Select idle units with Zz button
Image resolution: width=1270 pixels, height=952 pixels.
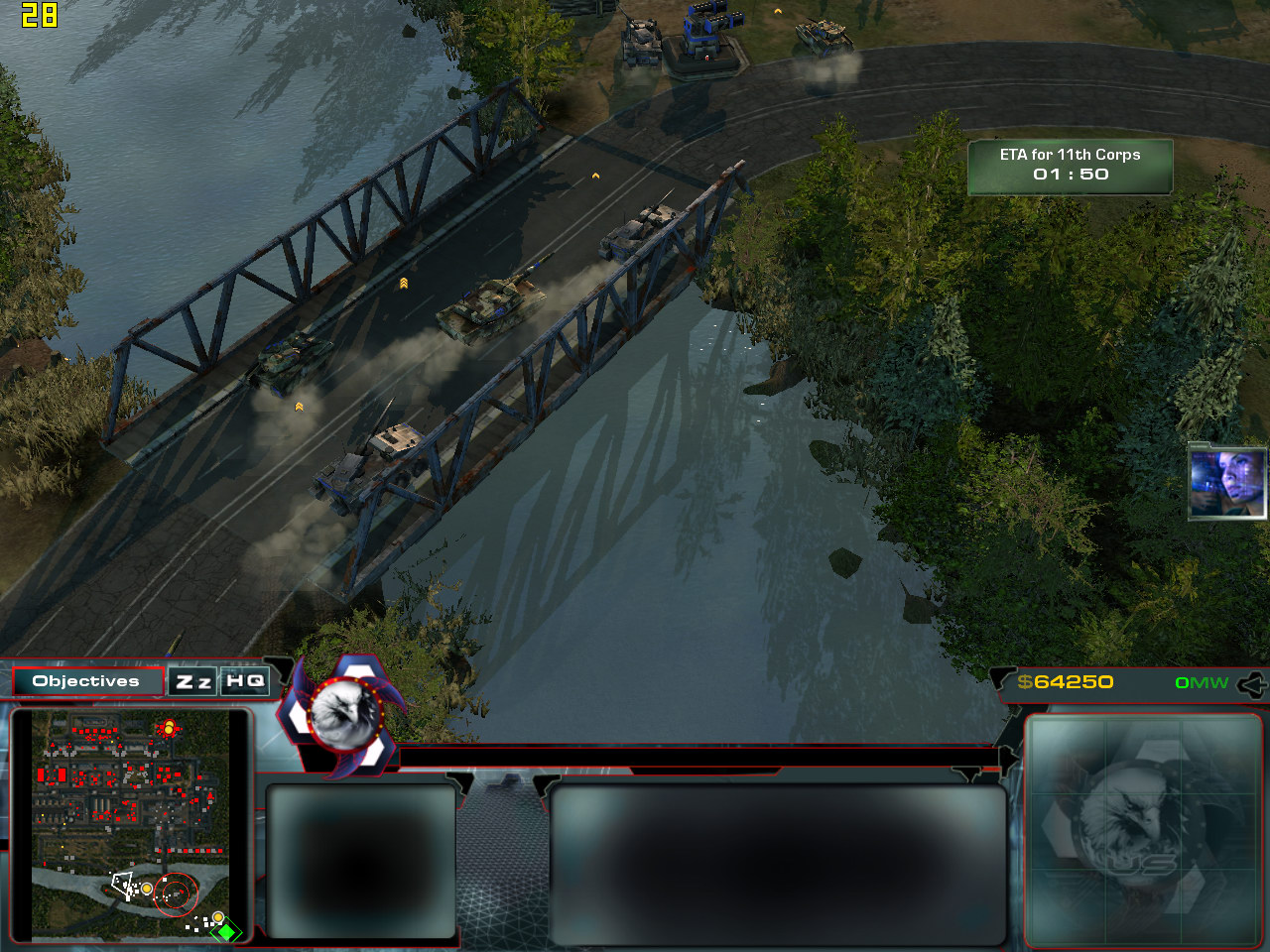pos(193,681)
